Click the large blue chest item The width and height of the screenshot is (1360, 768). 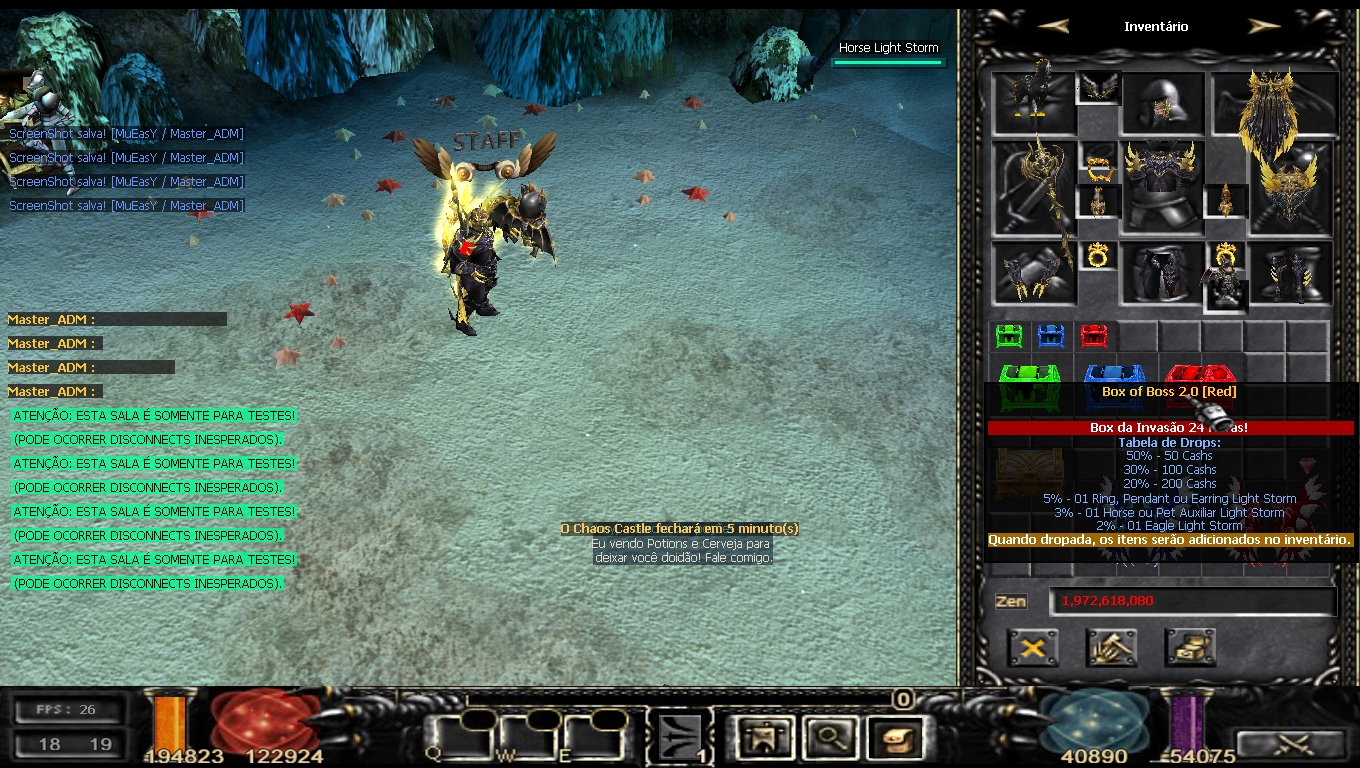point(1114,376)
